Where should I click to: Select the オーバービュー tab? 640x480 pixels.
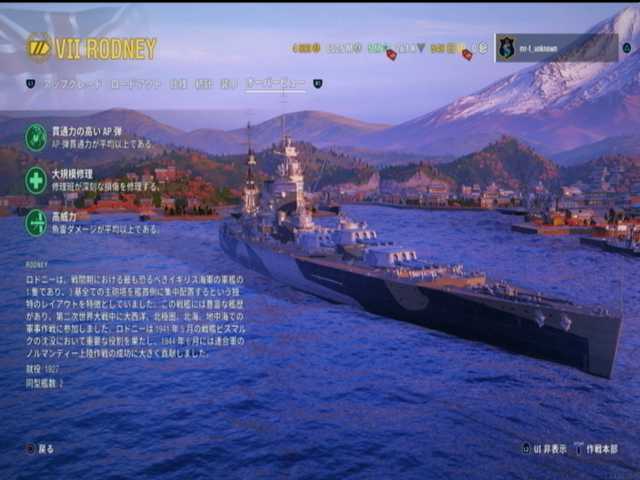click(x=275, y=84)
